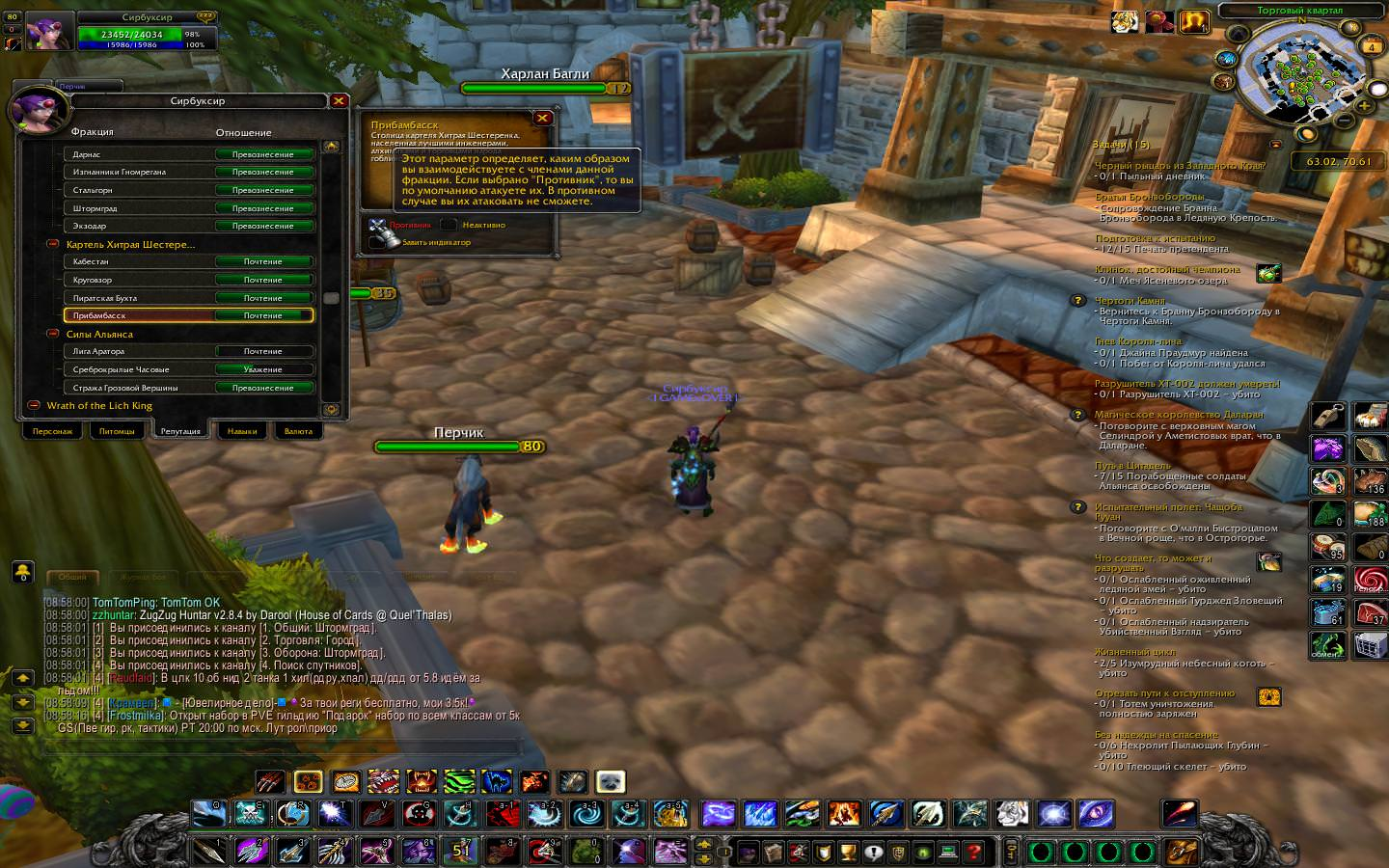The height and width of the screenshot is (868, 1389).
Task: Open the Валюта tab
Action: point(298,431)
